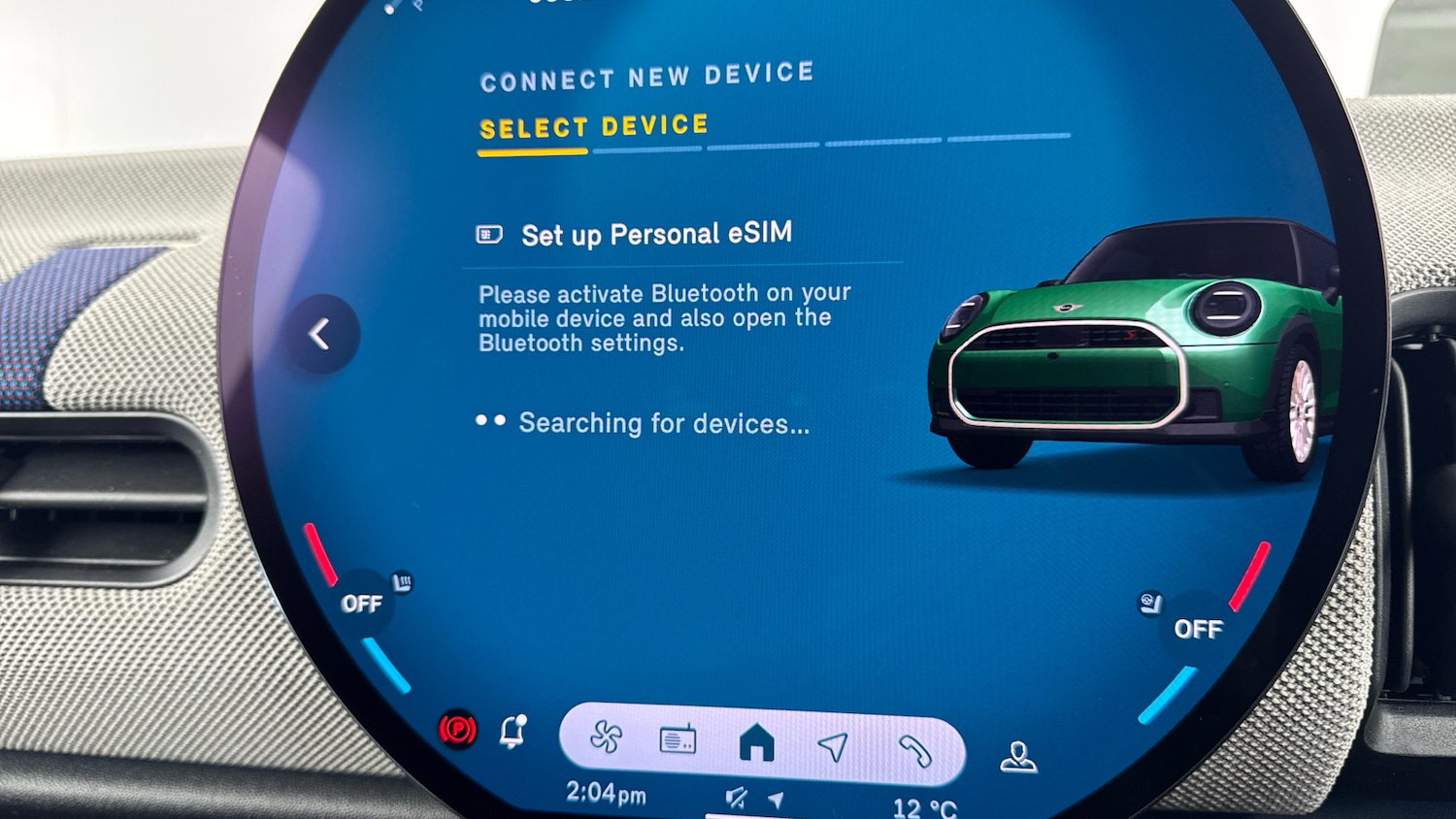Image resolution: width=1456 pixels, height=819 pixels.
Task: Toggle the right seat heating icon
Action: pos(1150,604)
